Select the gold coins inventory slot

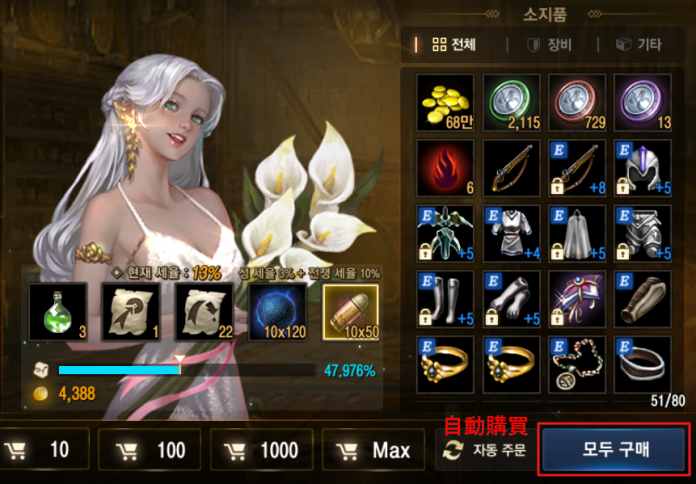(x=446, y=101)
